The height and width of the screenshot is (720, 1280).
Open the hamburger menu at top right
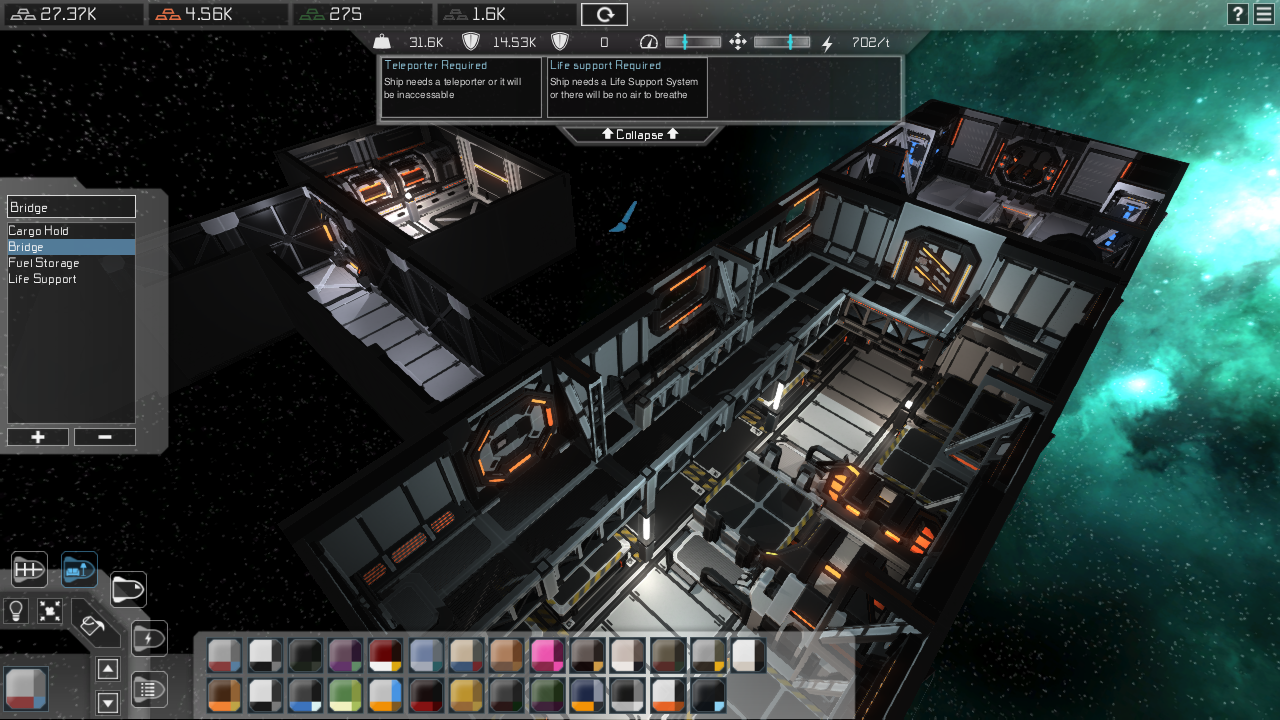(1264, 14)
